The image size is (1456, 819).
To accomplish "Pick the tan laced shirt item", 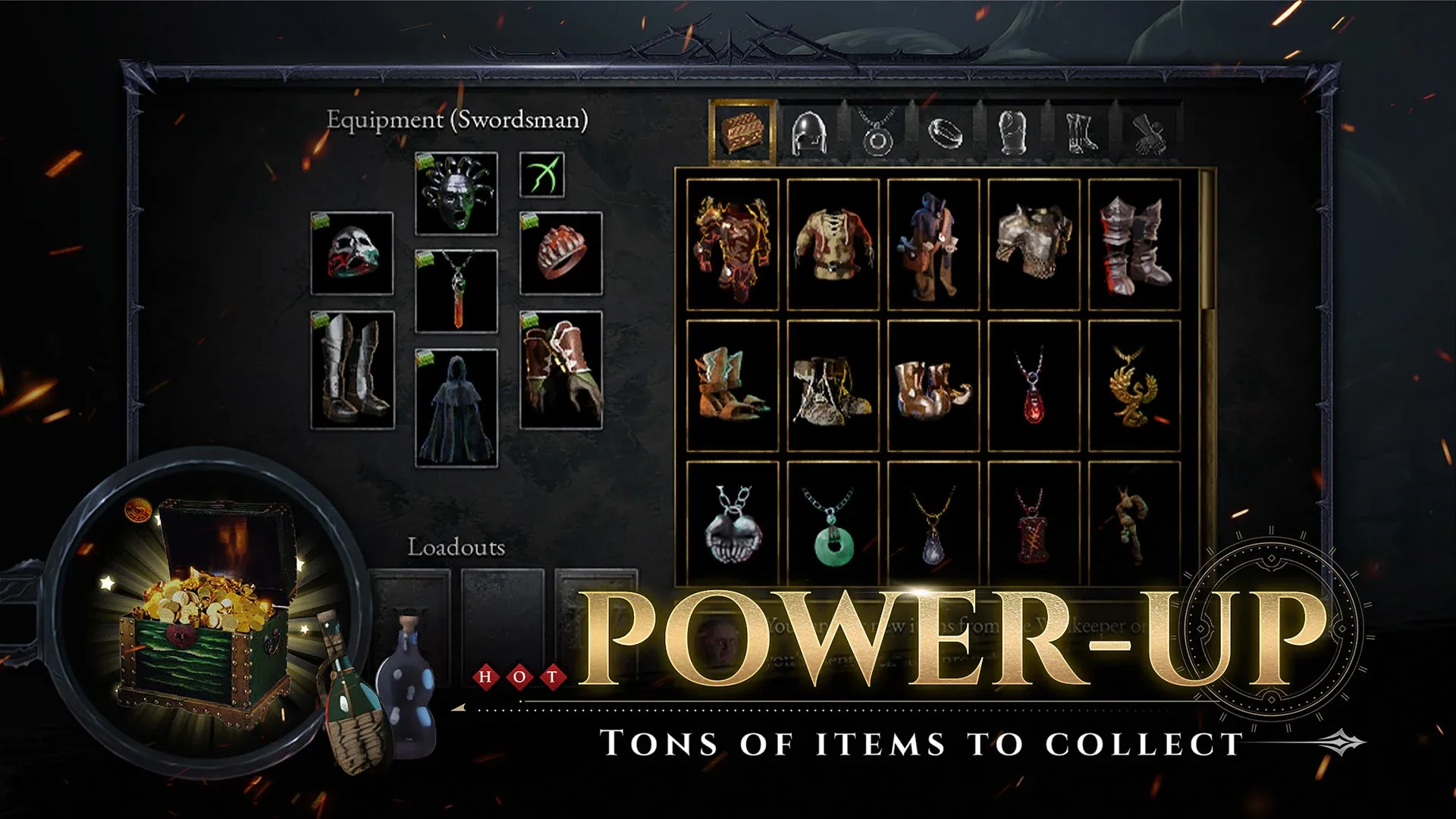I will click(x=833, y=244).
